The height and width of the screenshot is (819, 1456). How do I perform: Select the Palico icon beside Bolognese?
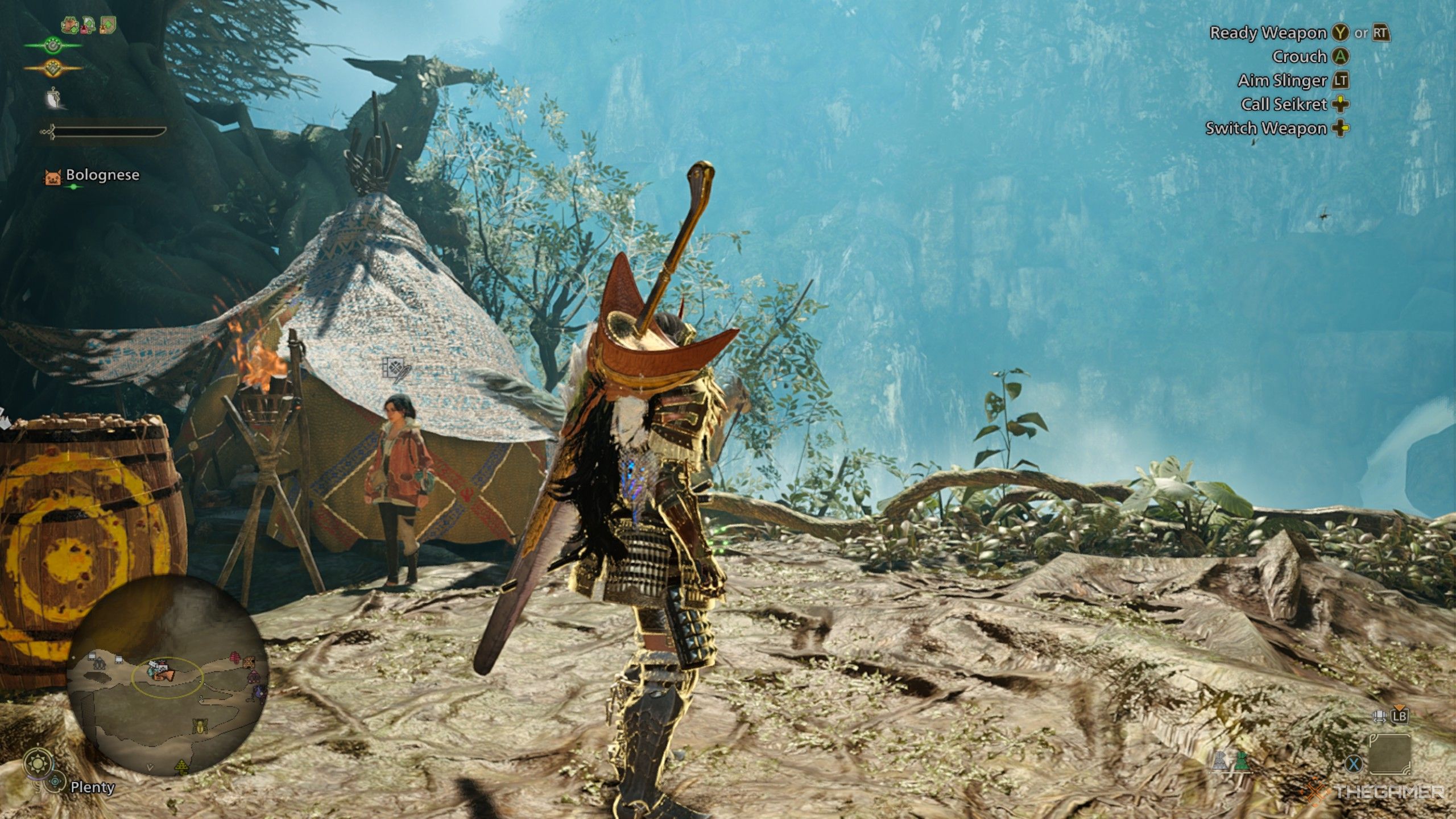pyautogui.click(x=54, y=178)
